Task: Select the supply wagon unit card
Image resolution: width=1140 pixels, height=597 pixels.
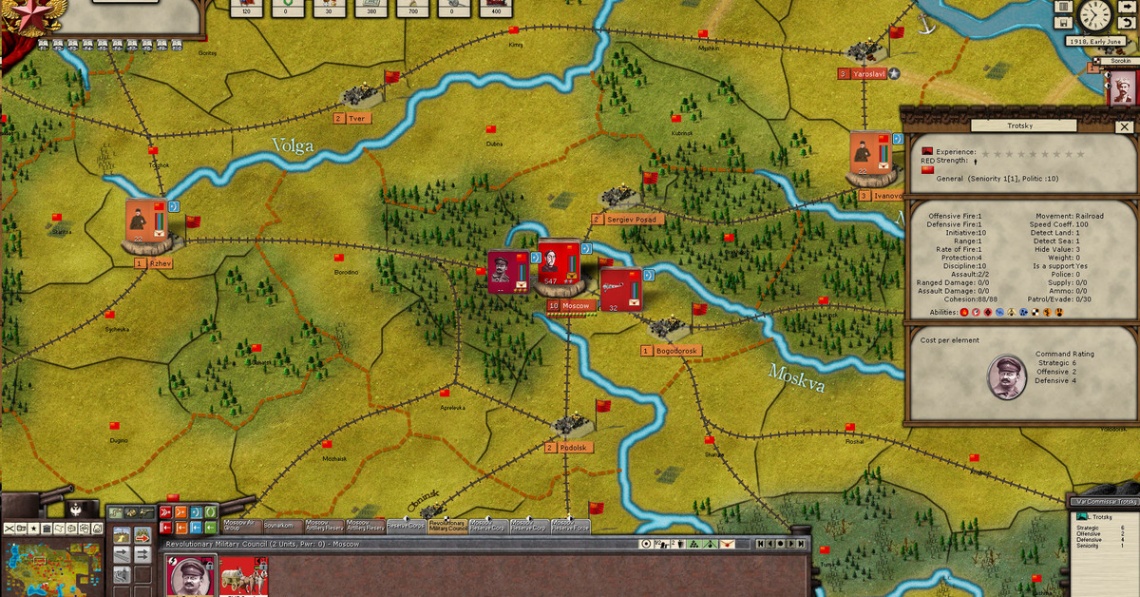Action: pyautogui.click(x=243, y=577)
